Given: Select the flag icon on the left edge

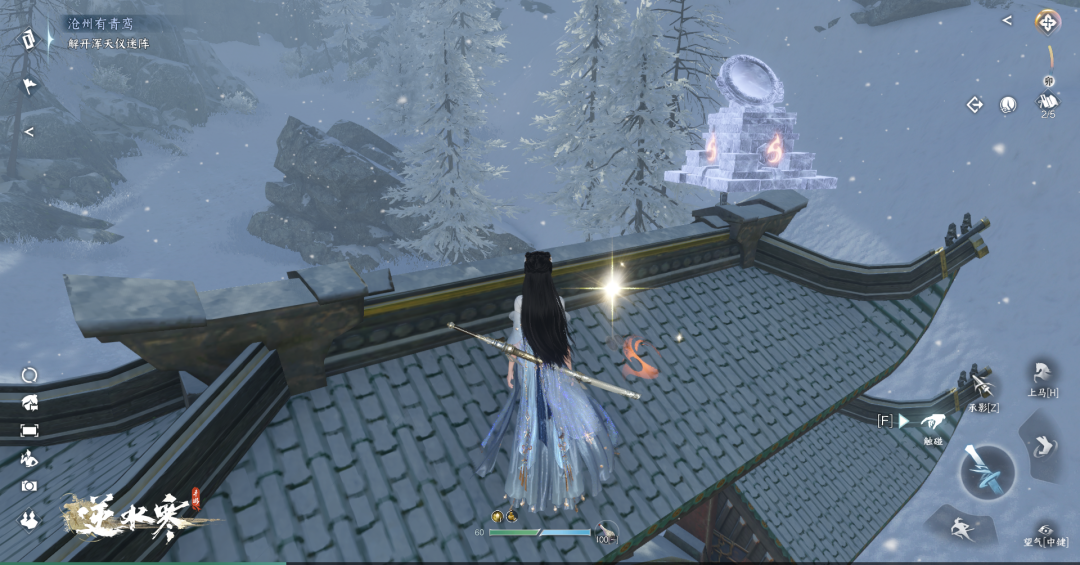Looking at the screenshot, I should pyautogui.click(x=29, y=86).
